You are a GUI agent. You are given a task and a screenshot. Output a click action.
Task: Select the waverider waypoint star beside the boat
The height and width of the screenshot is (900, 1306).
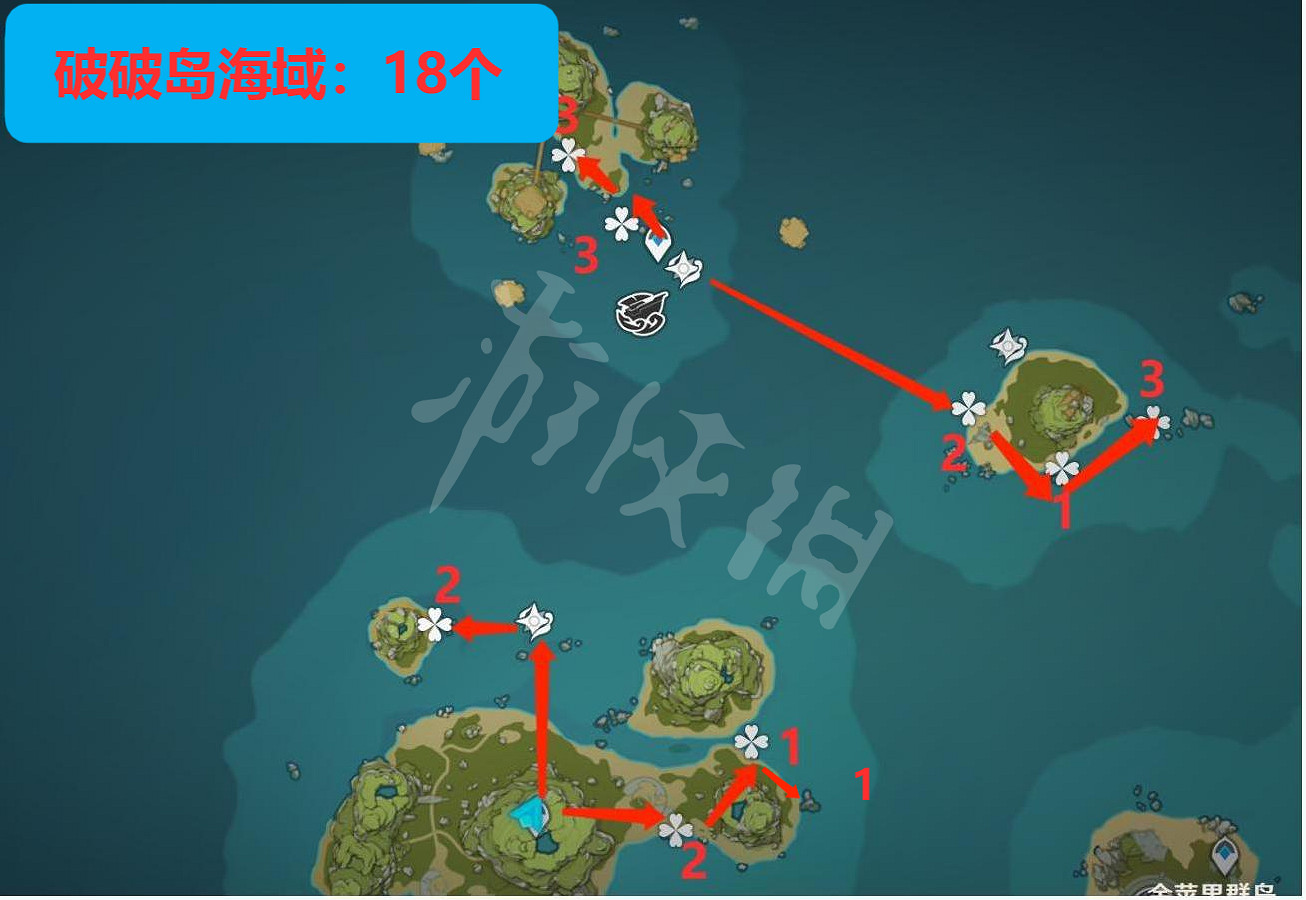point(683,270)
